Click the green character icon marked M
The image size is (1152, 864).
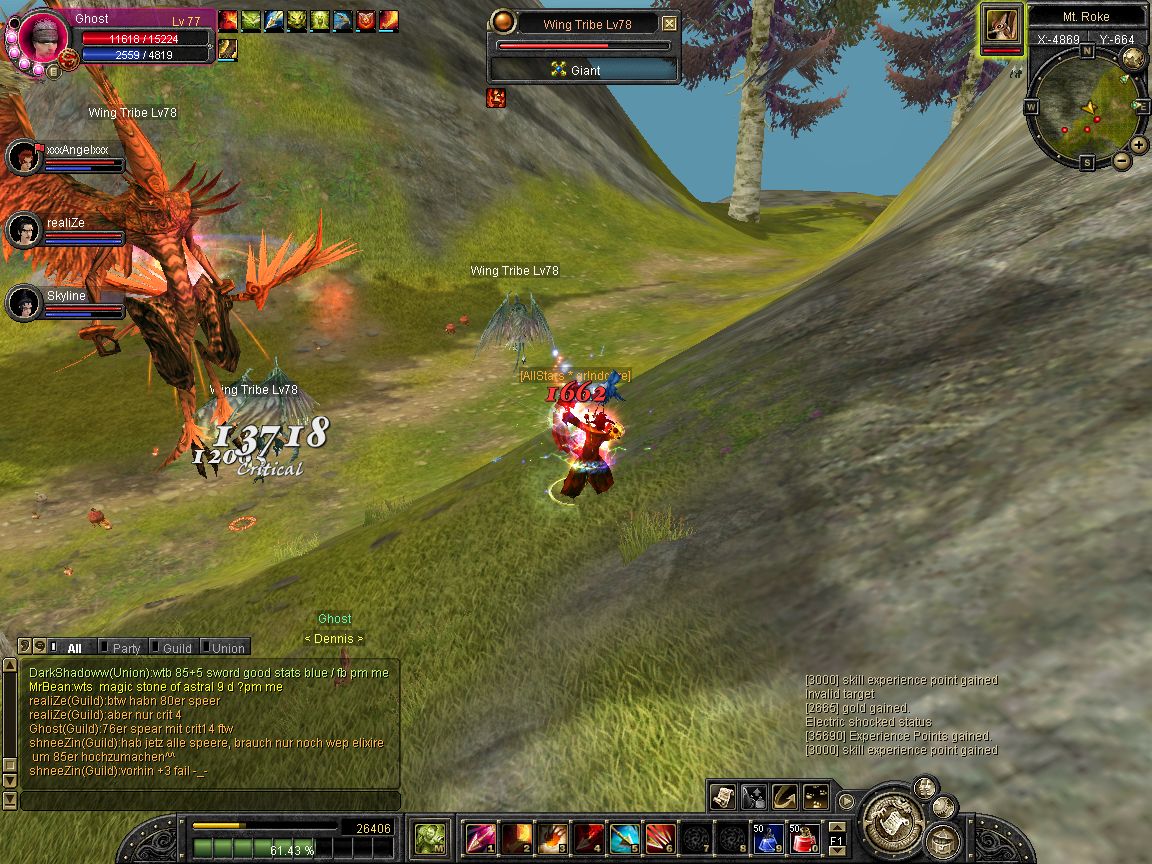click(431, 838)
